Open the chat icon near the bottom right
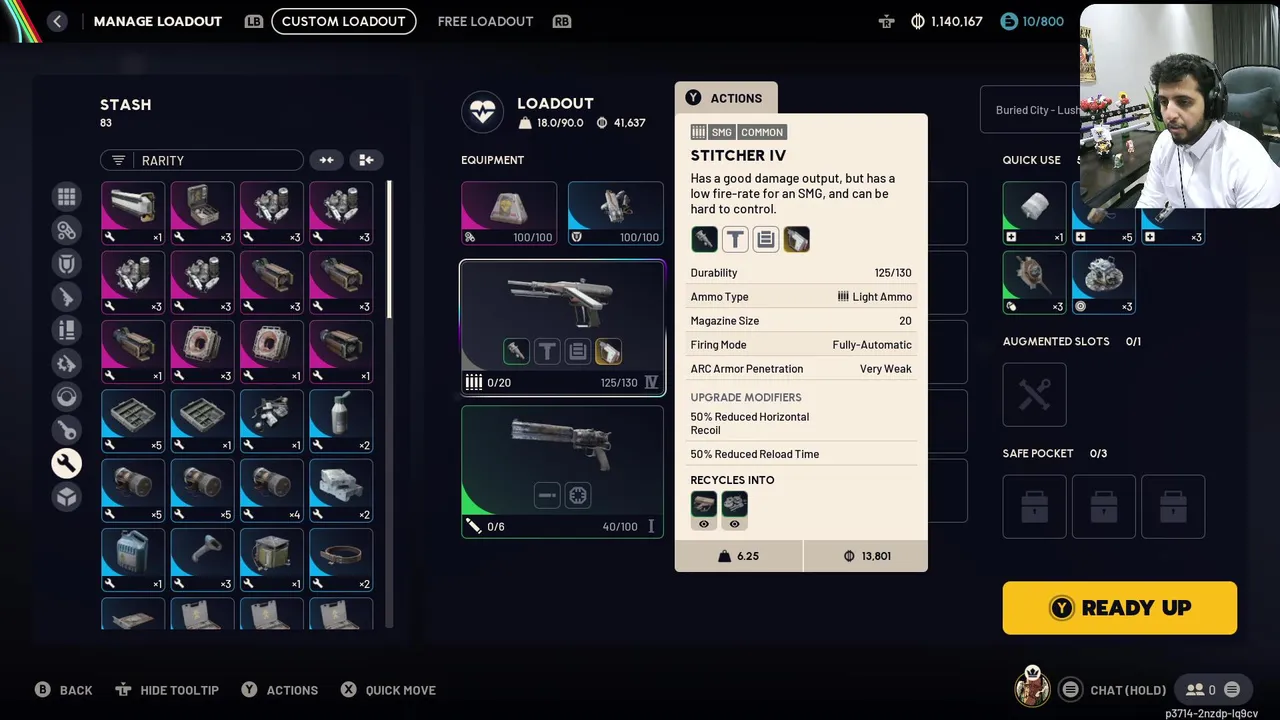Image resolution: width=1280 pixels, height=720 pixels. [1070, 690]
